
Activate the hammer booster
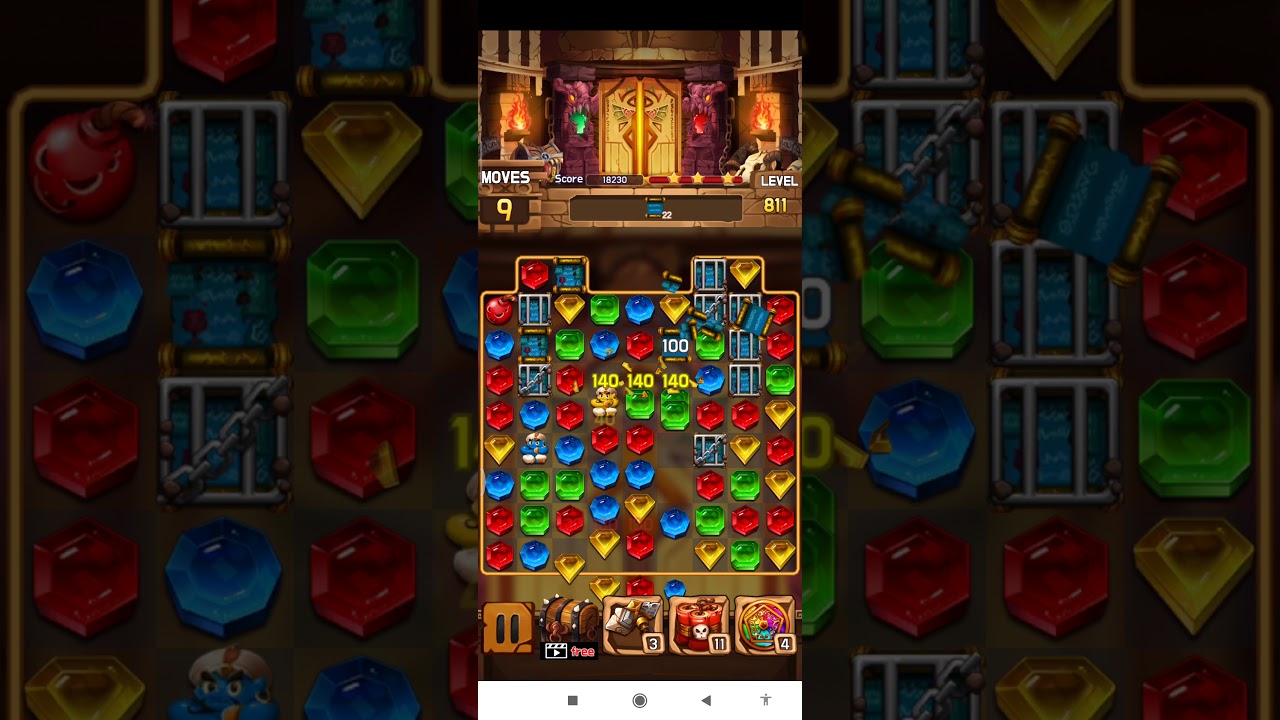[x=633, y=625]
